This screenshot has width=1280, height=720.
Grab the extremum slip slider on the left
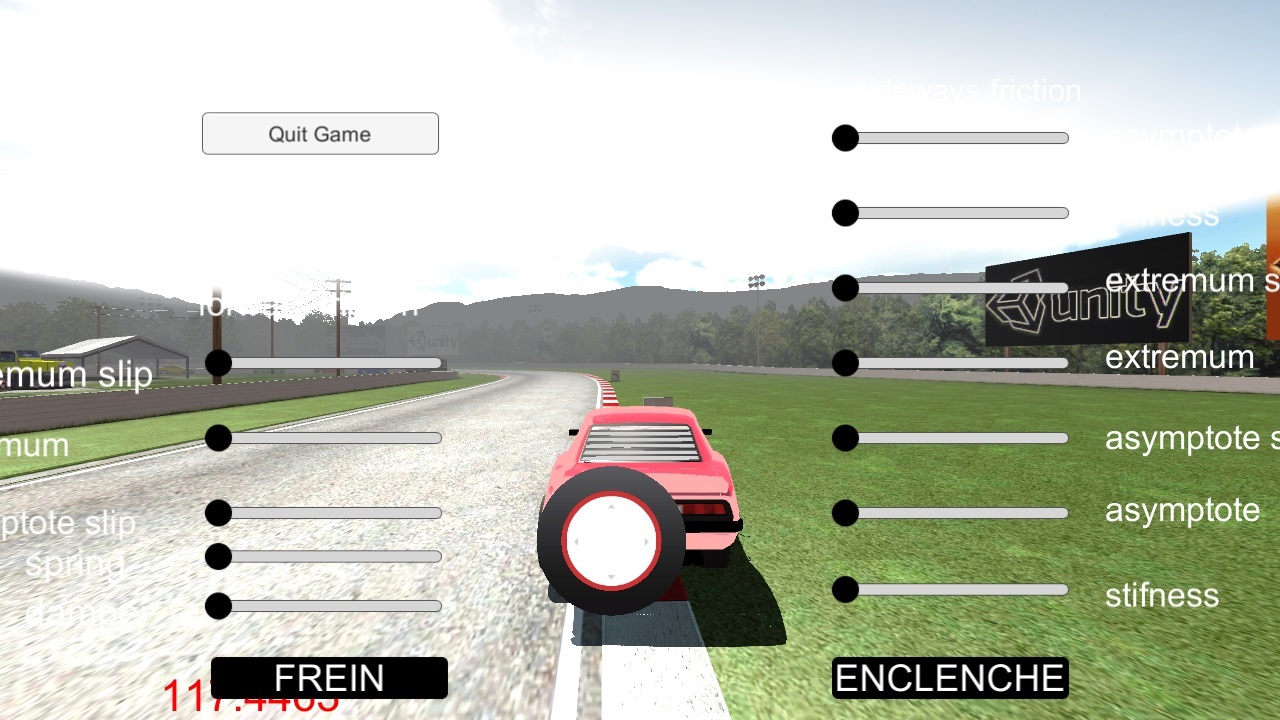218,363
